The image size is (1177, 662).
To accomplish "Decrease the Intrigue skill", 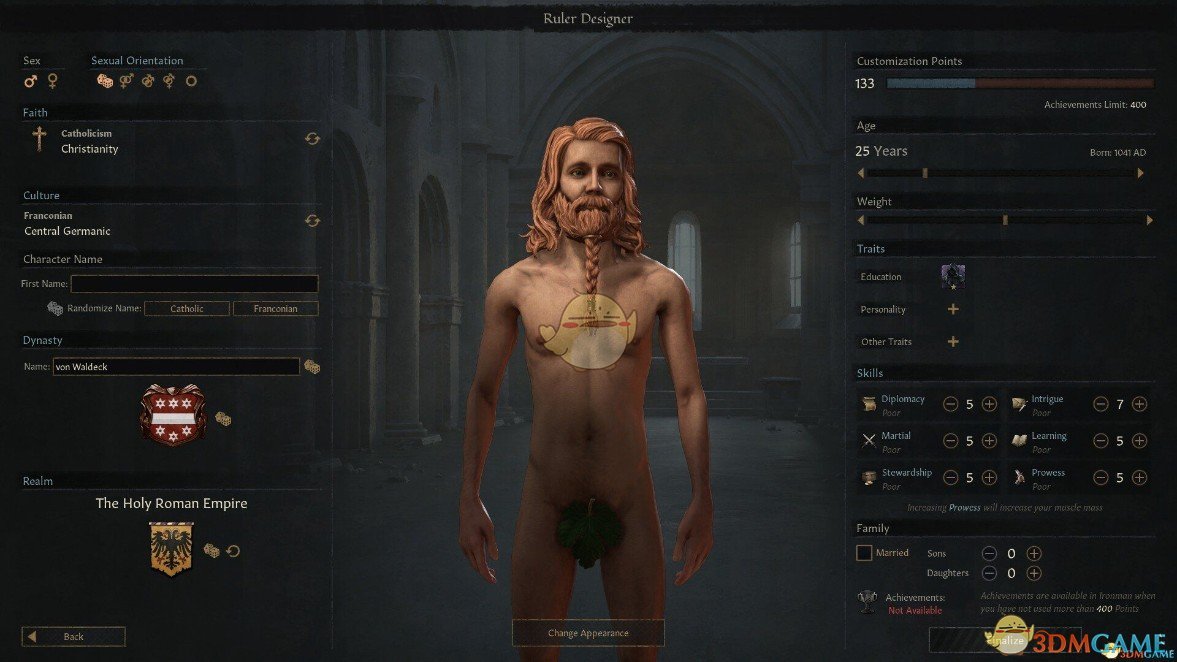I will pyautogui.click(x=1100, y=404).
